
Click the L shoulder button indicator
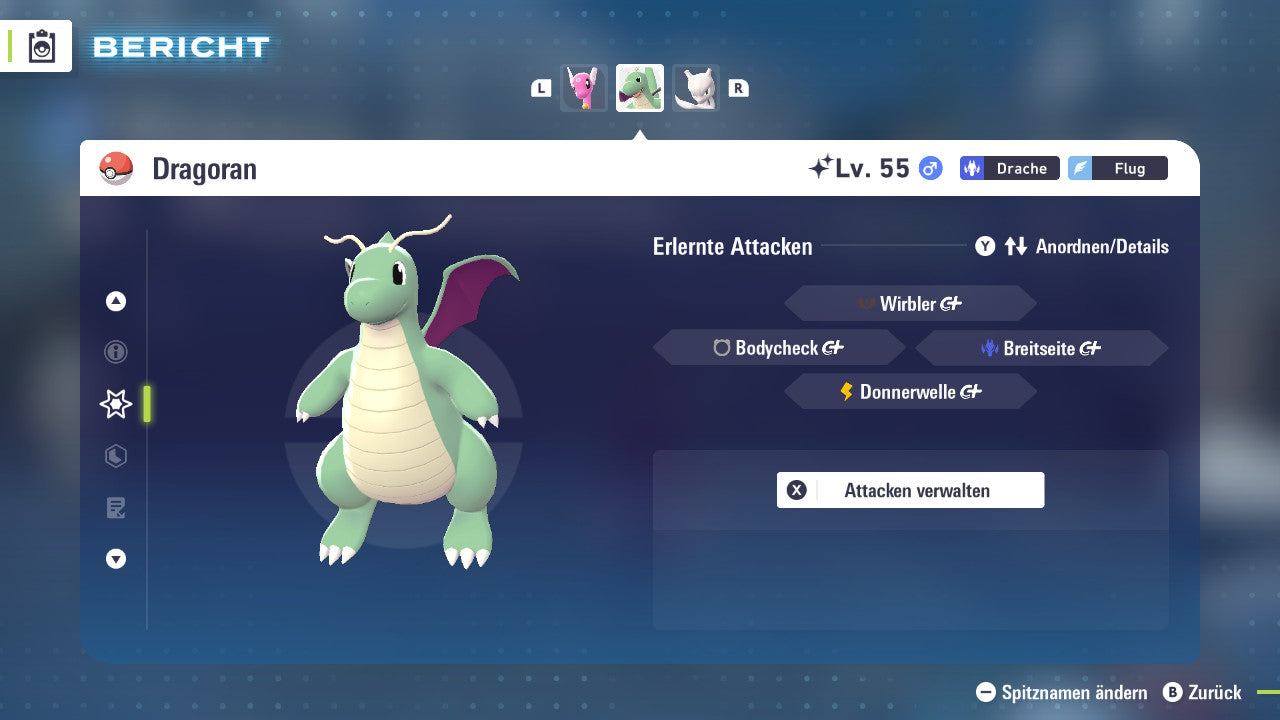tap(540, 87)
